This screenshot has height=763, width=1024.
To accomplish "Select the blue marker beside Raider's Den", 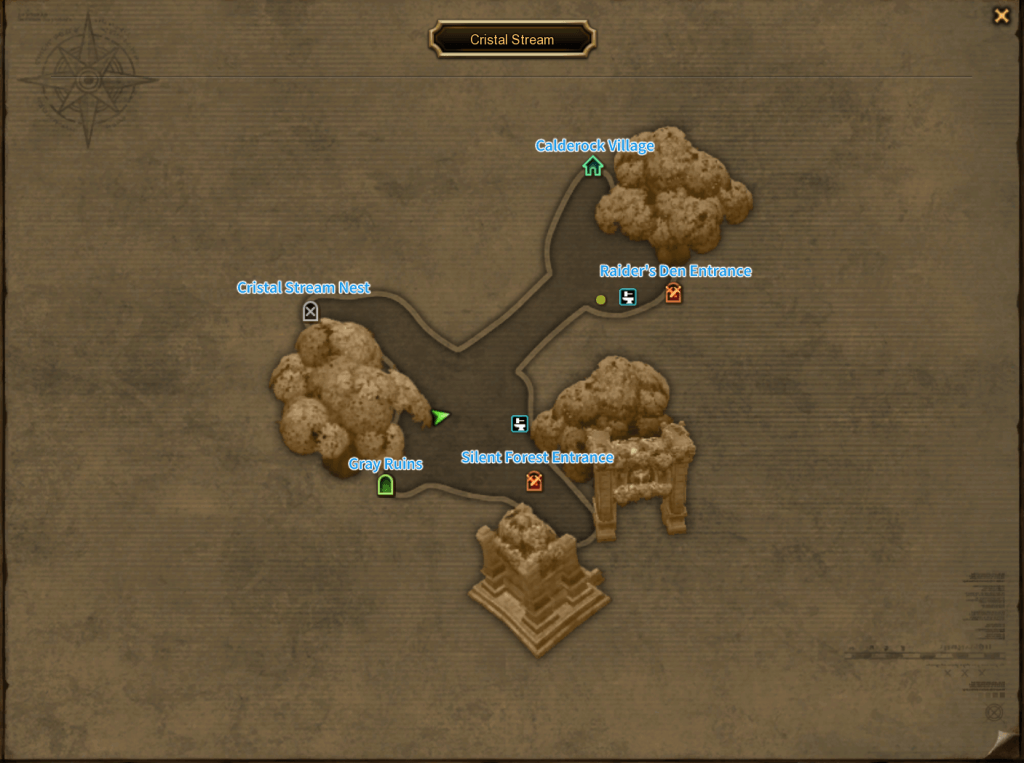I will point(628,296).
